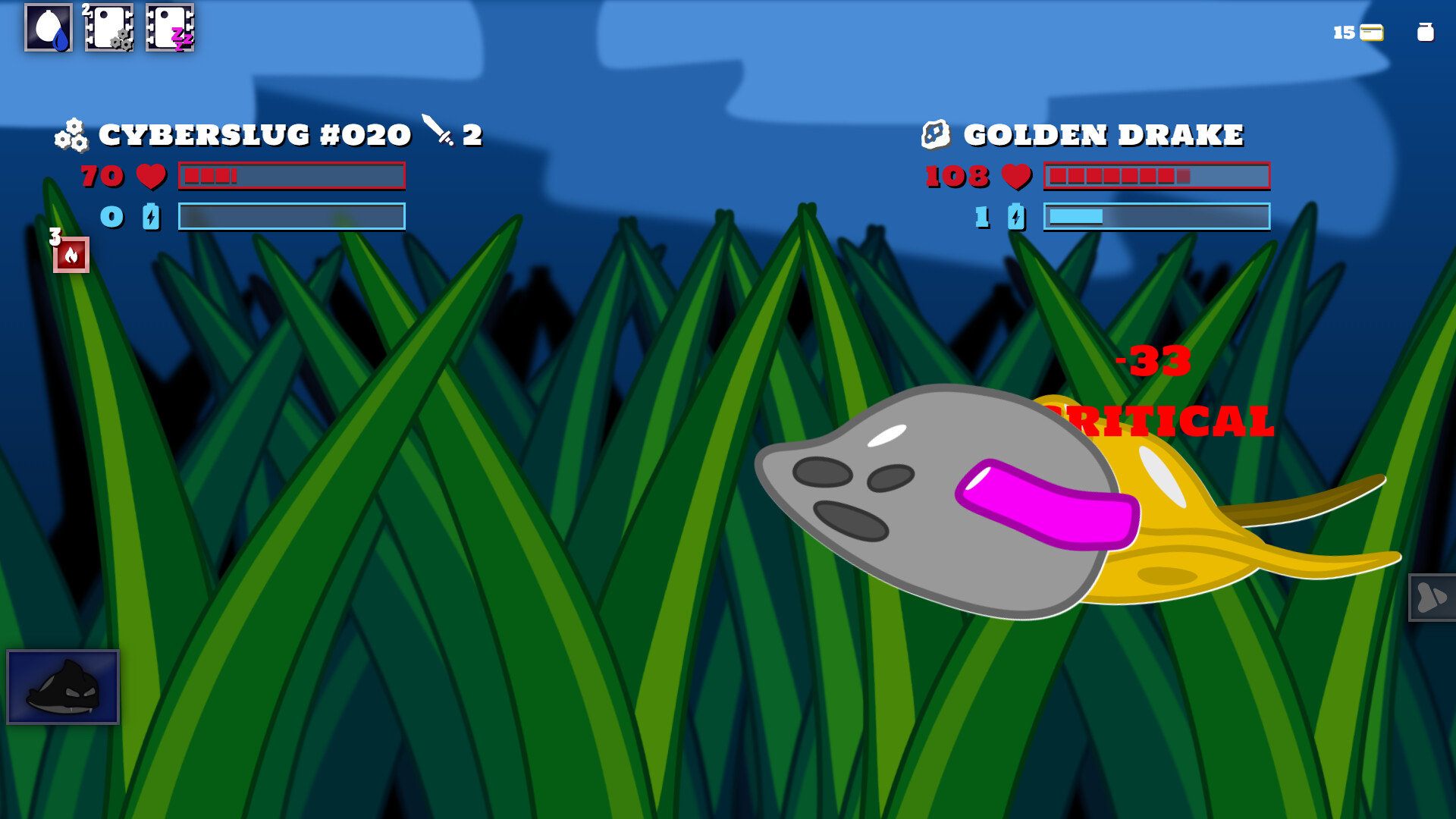Image resolution: width=1456 pixels, height=819 pixels.
Task: Click Golden Drake's blue energy bar
Action: coord(1156,218)
